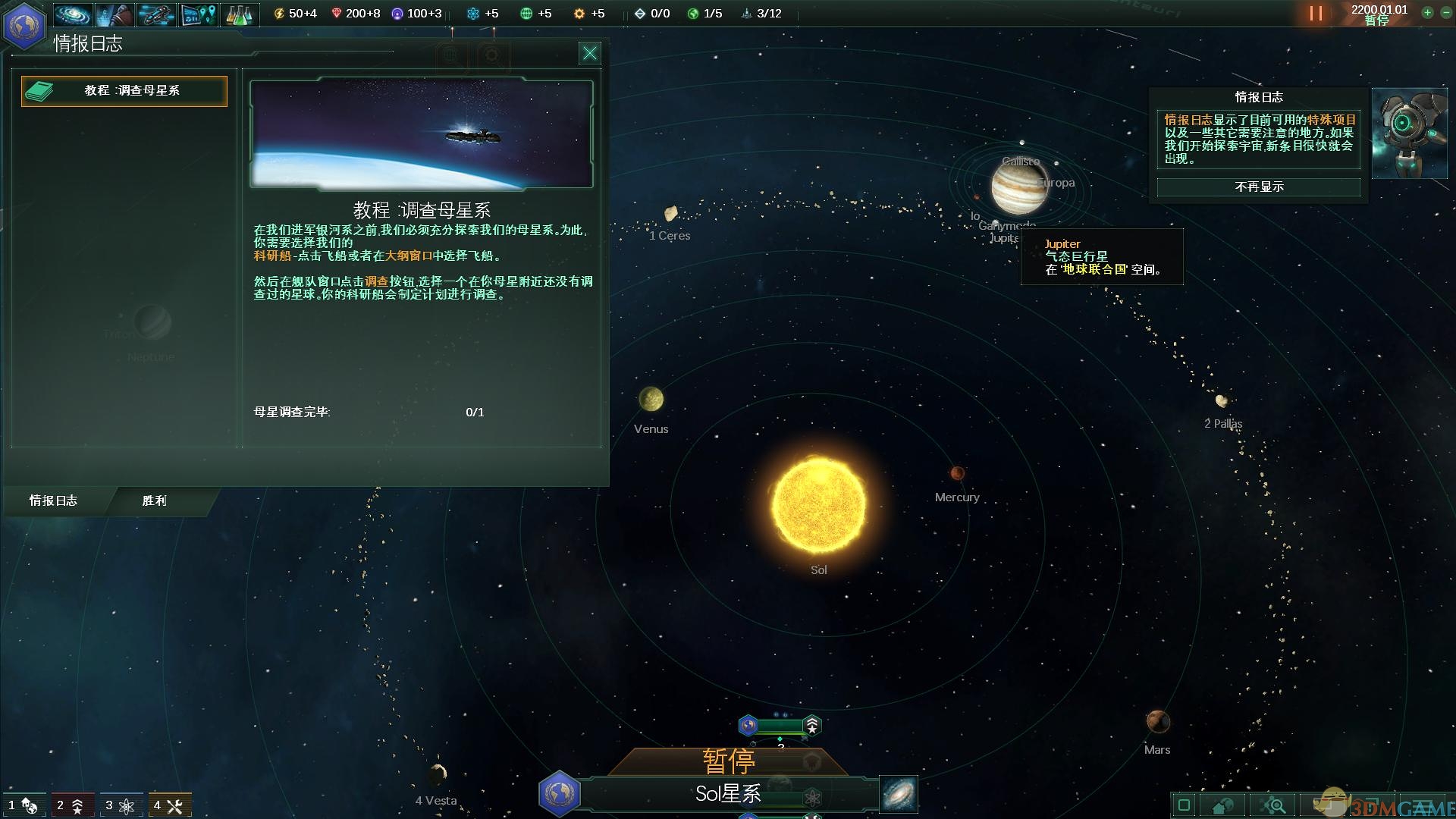Expand the 教程:调查母星系 log entry

pos(124,91)
